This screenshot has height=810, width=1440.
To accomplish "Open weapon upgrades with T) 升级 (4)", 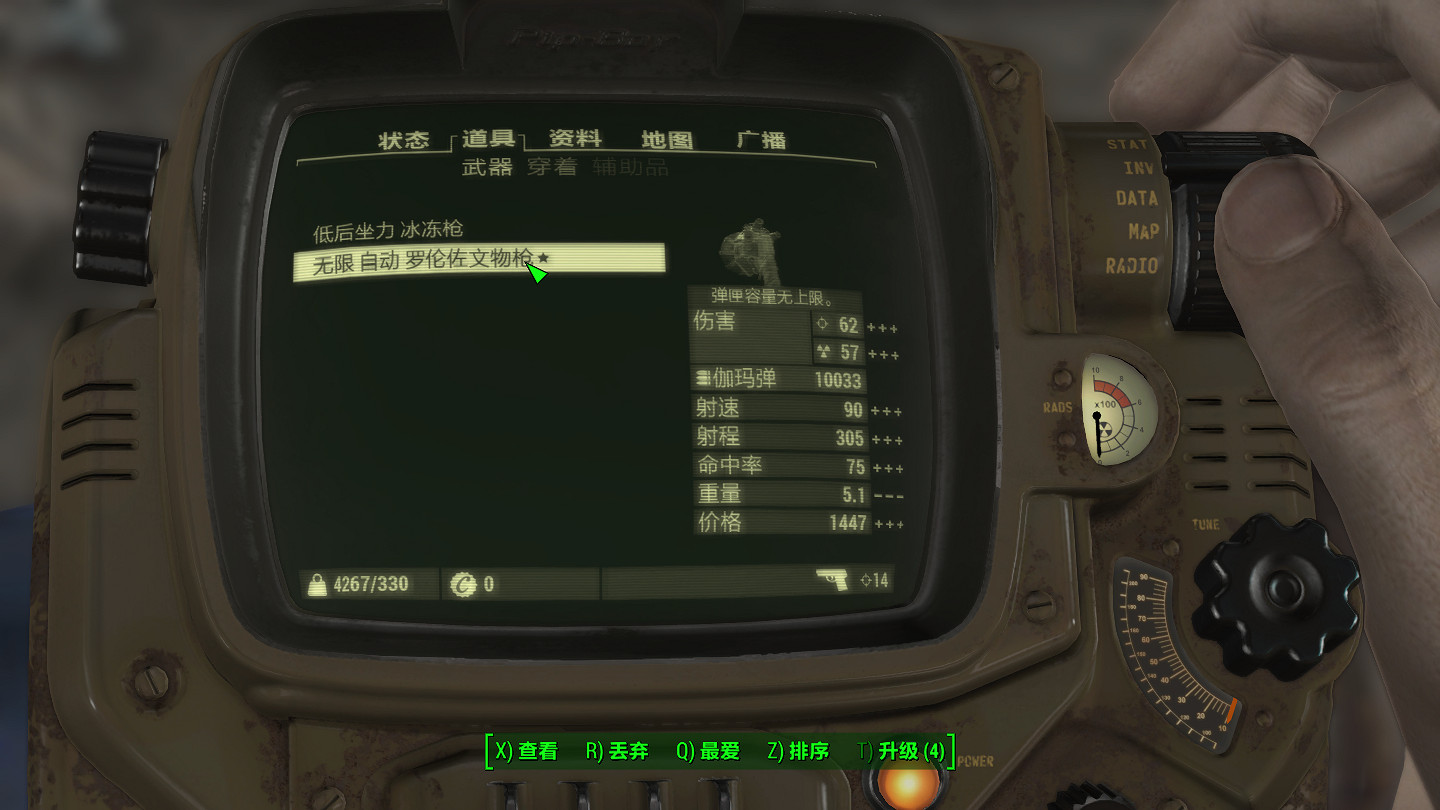I will point(902,751).
